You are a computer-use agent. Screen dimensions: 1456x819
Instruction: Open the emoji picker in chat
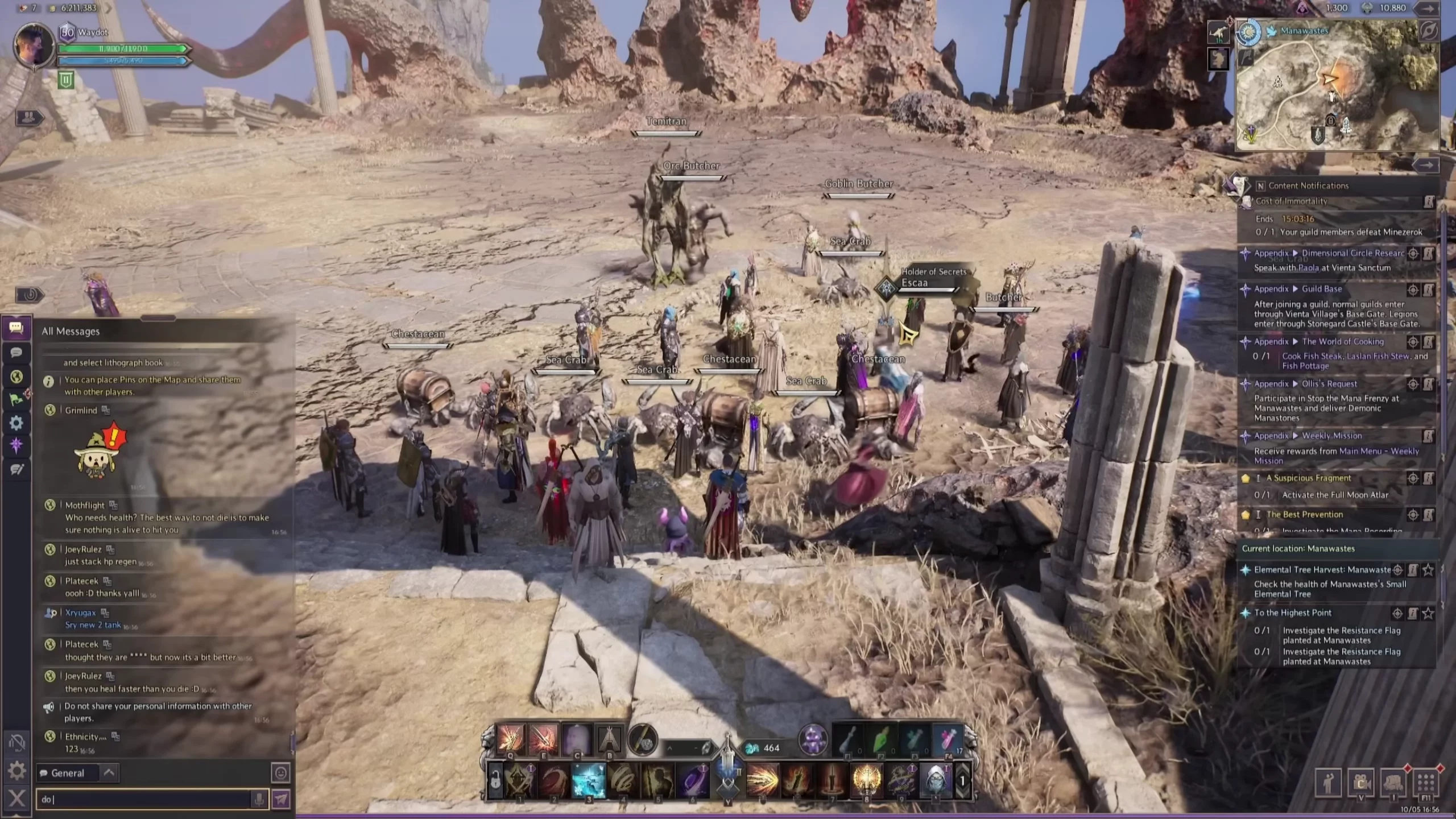point(281,773)
